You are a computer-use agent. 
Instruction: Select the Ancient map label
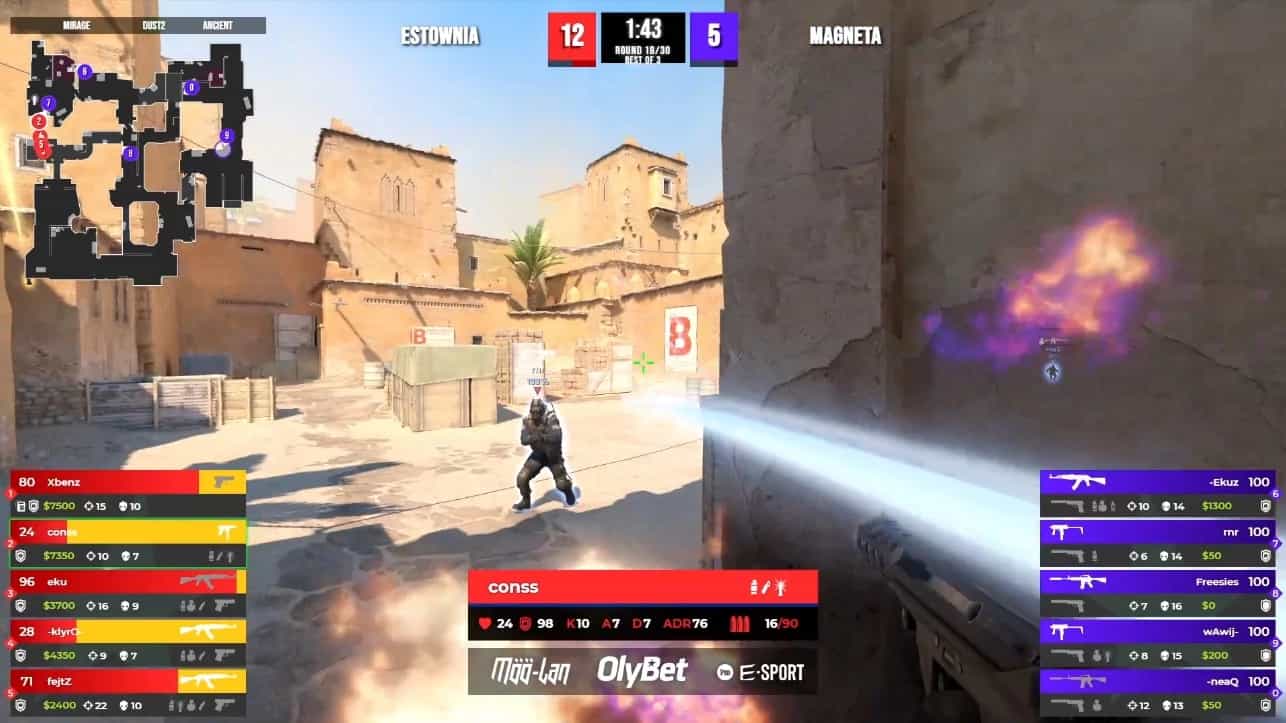tap(217, 25)
